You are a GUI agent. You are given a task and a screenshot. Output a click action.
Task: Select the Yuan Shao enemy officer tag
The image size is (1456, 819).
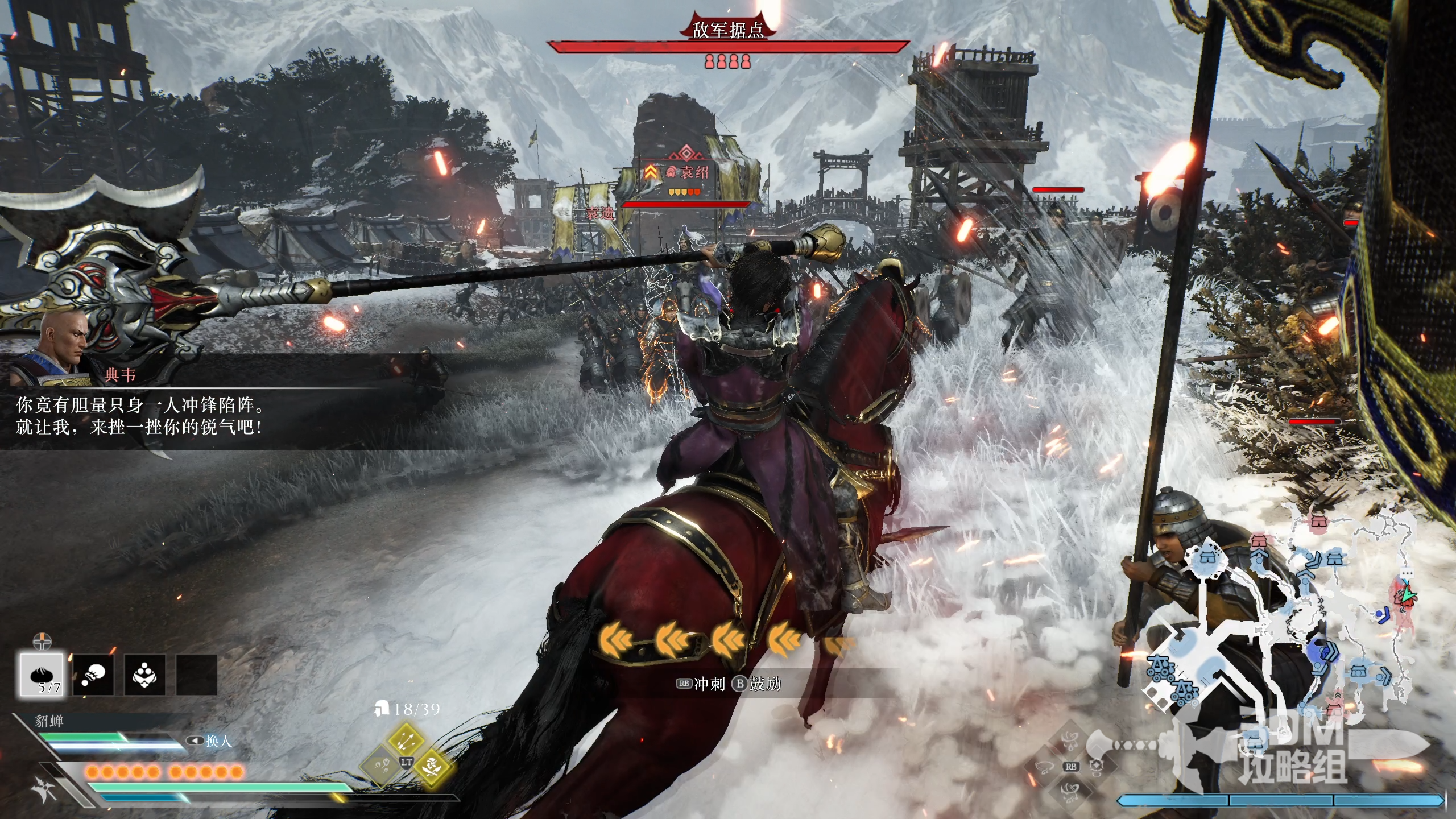pos(687,172)
